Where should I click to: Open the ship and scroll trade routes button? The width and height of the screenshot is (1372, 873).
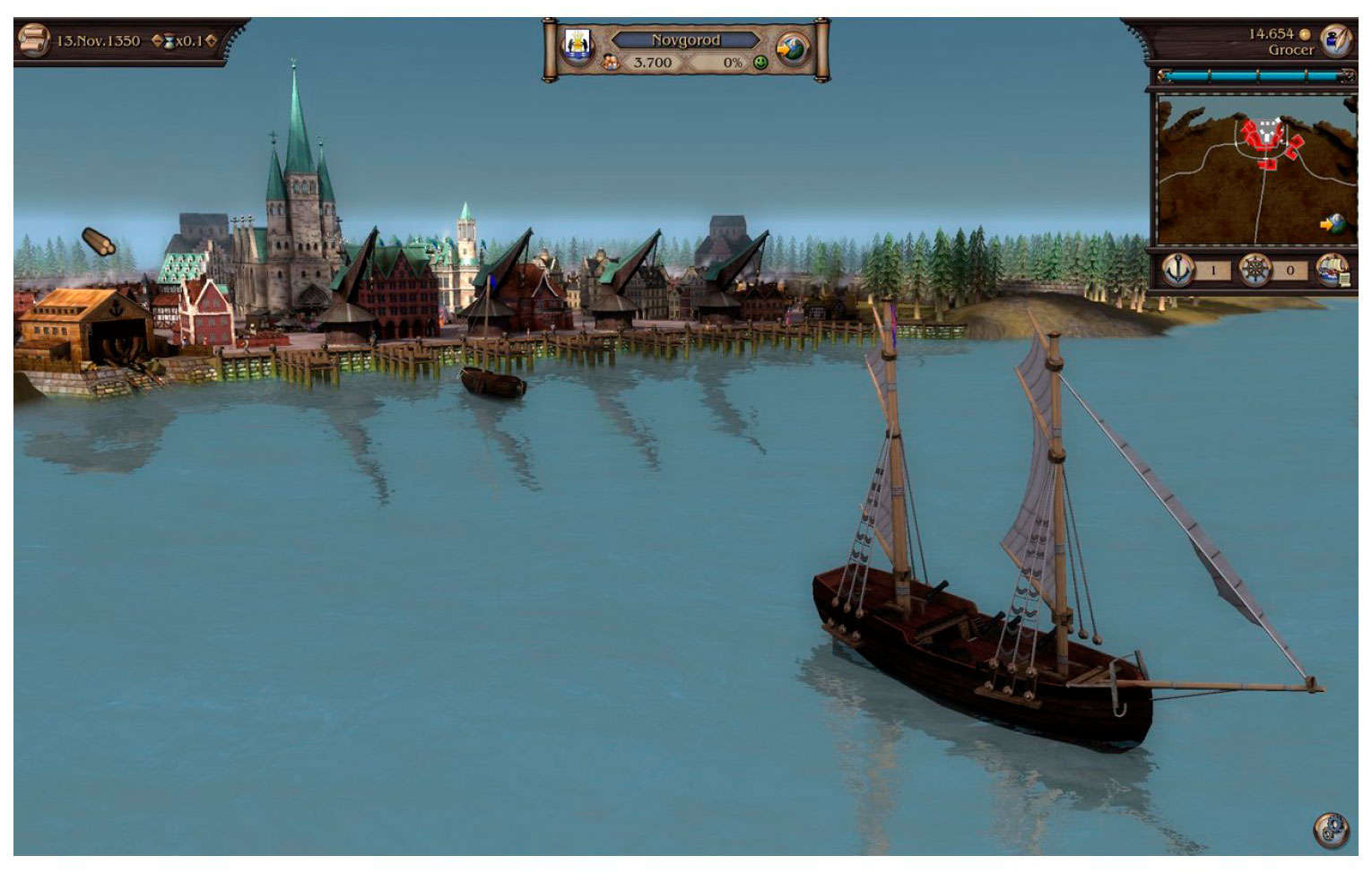pyautogui.click(x=1333, y=270)
